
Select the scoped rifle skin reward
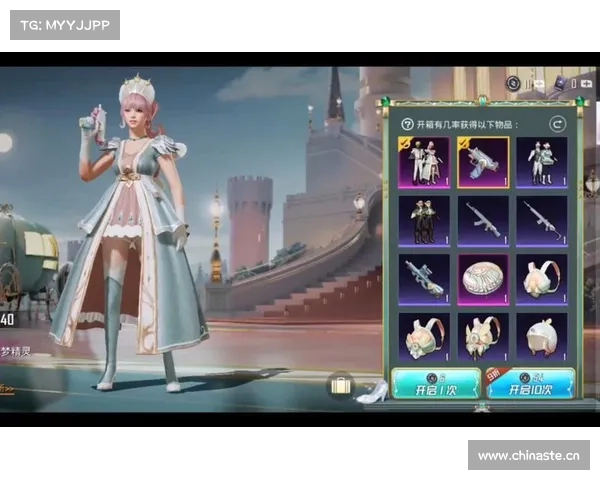click(424, 279)
